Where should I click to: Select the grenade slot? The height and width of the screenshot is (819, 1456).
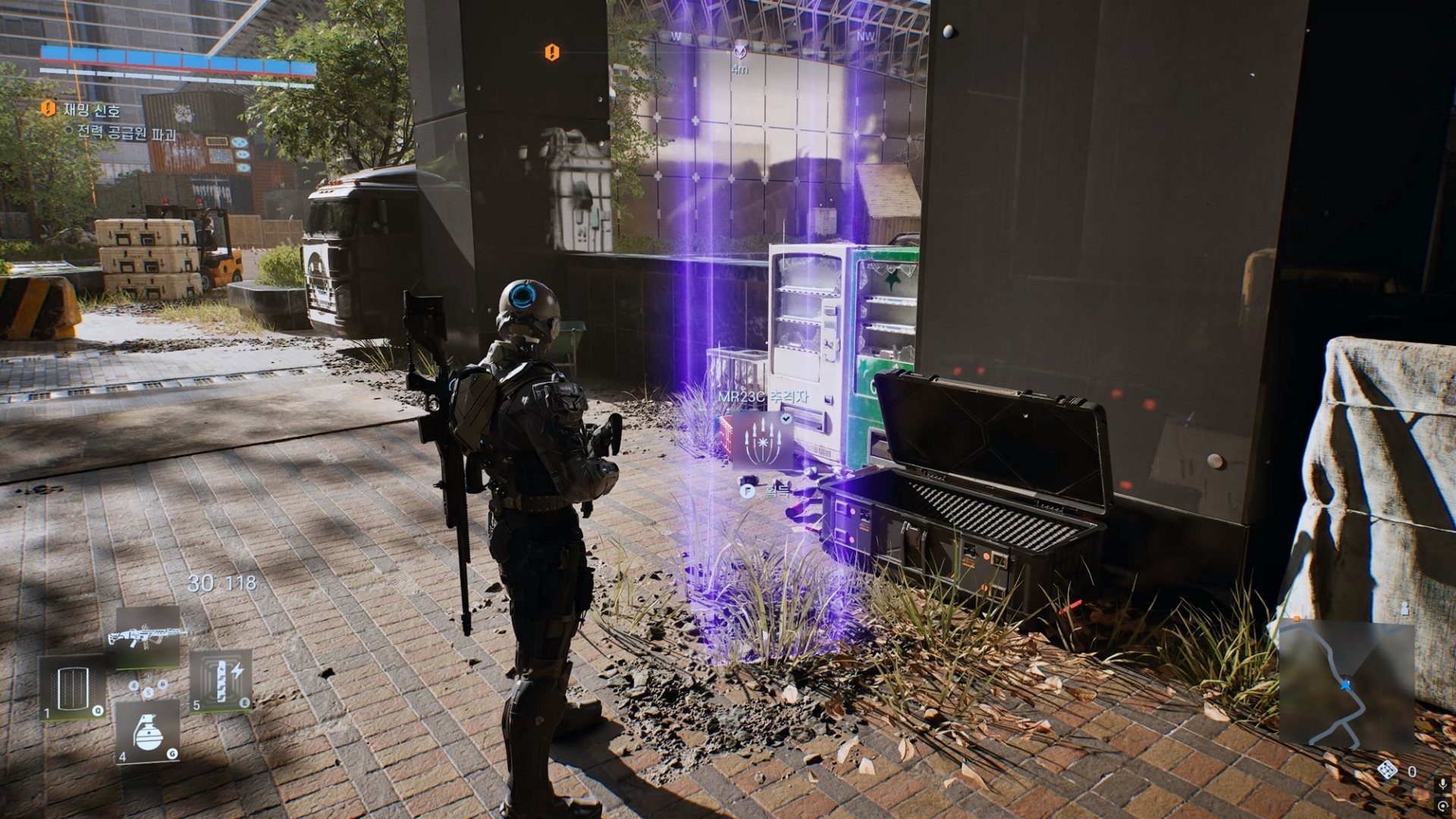click(x=148, y=732)
